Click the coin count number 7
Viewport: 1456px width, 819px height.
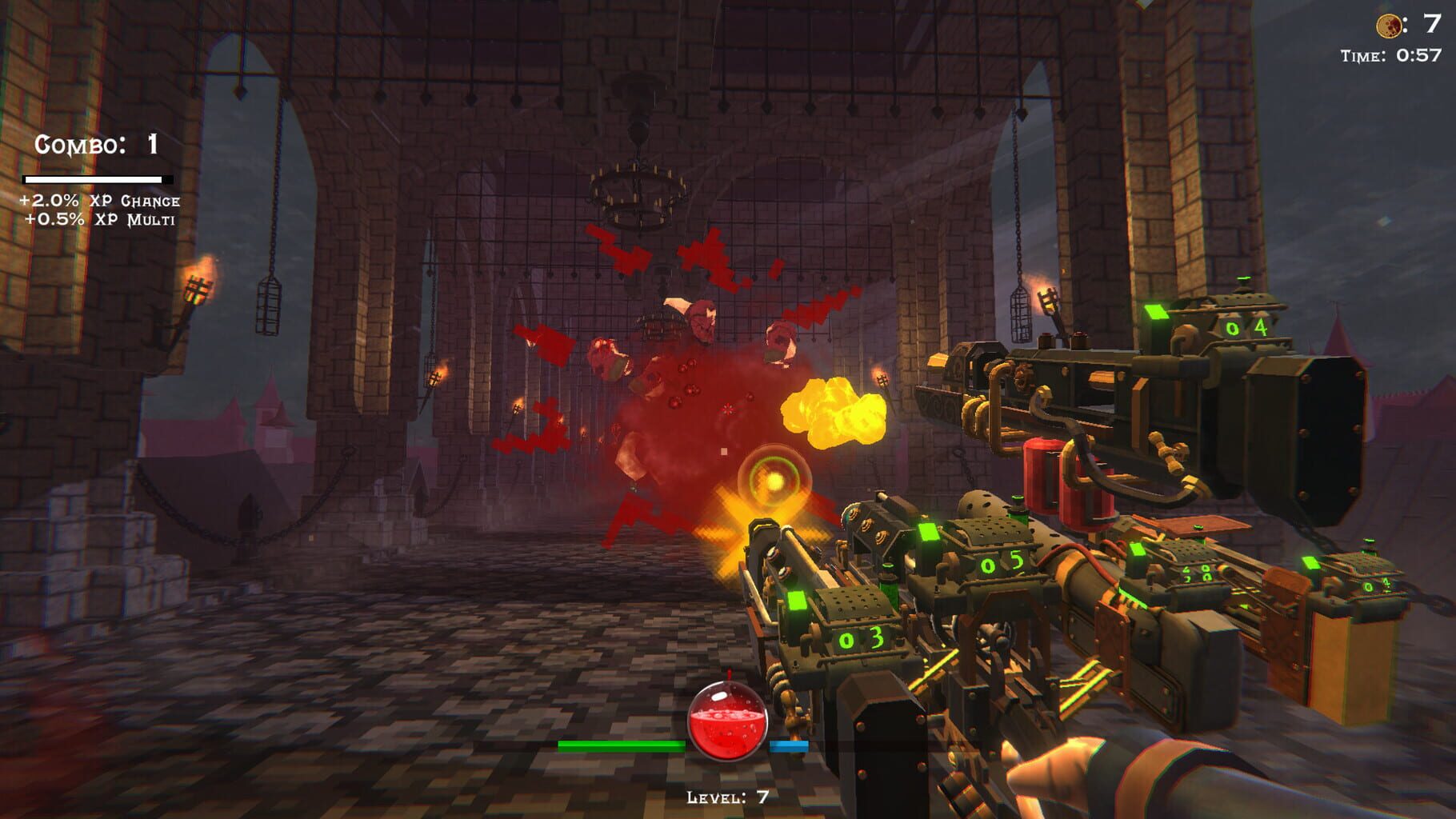point(1432,25)
